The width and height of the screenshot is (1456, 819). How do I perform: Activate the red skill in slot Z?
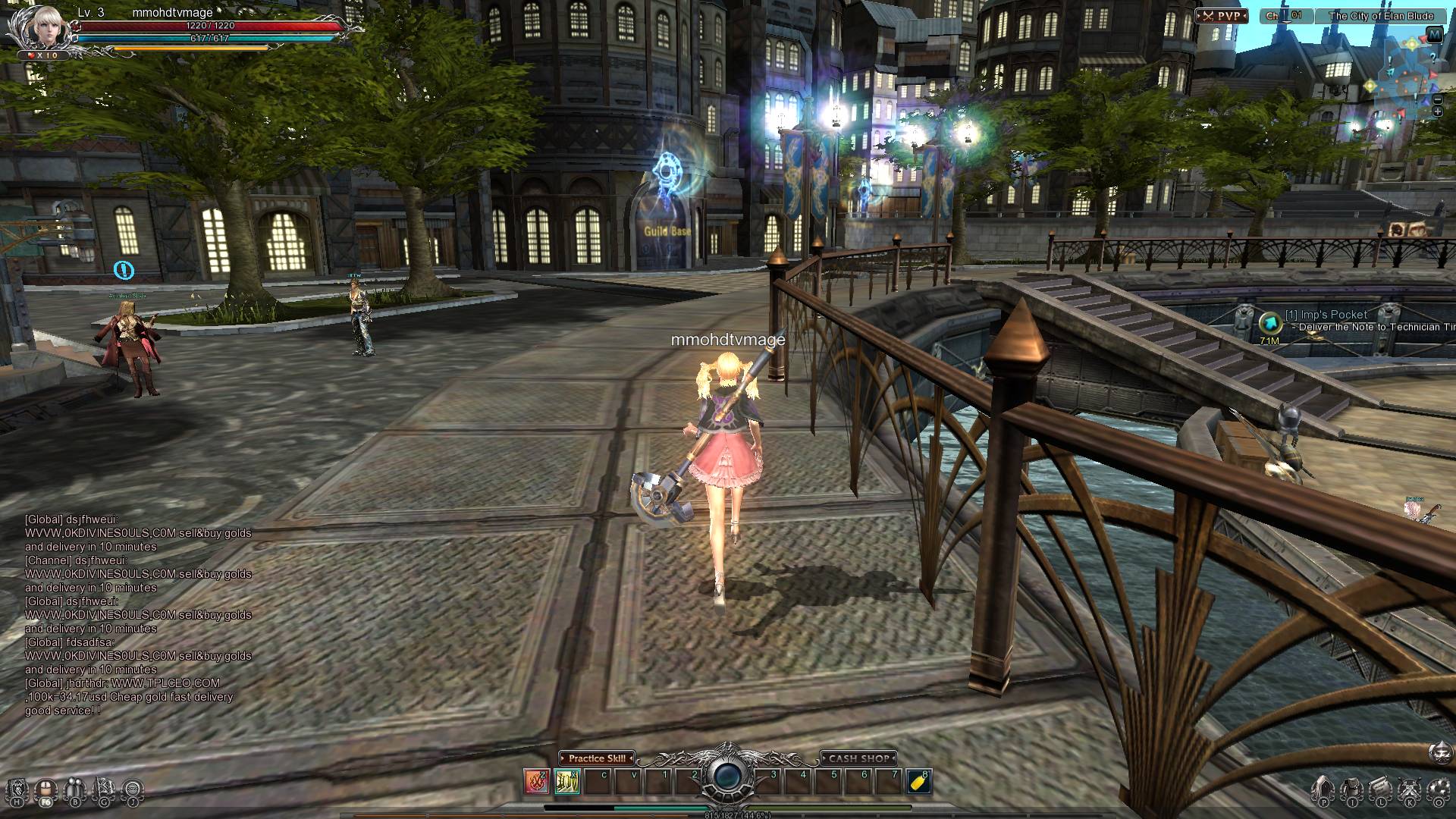coord(537,781)
